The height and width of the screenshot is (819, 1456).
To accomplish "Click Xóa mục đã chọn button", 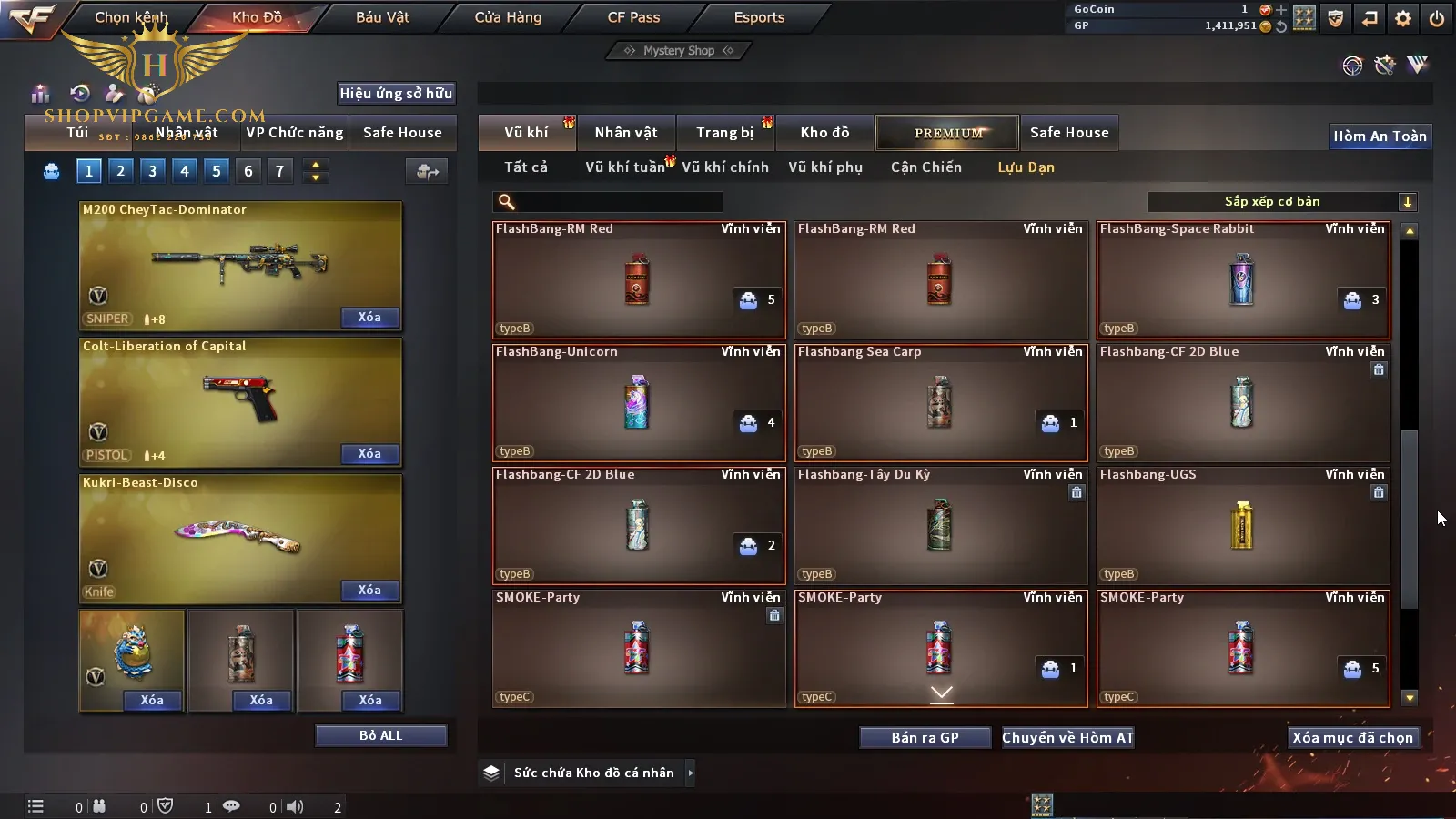I will tap(1352, 737).
